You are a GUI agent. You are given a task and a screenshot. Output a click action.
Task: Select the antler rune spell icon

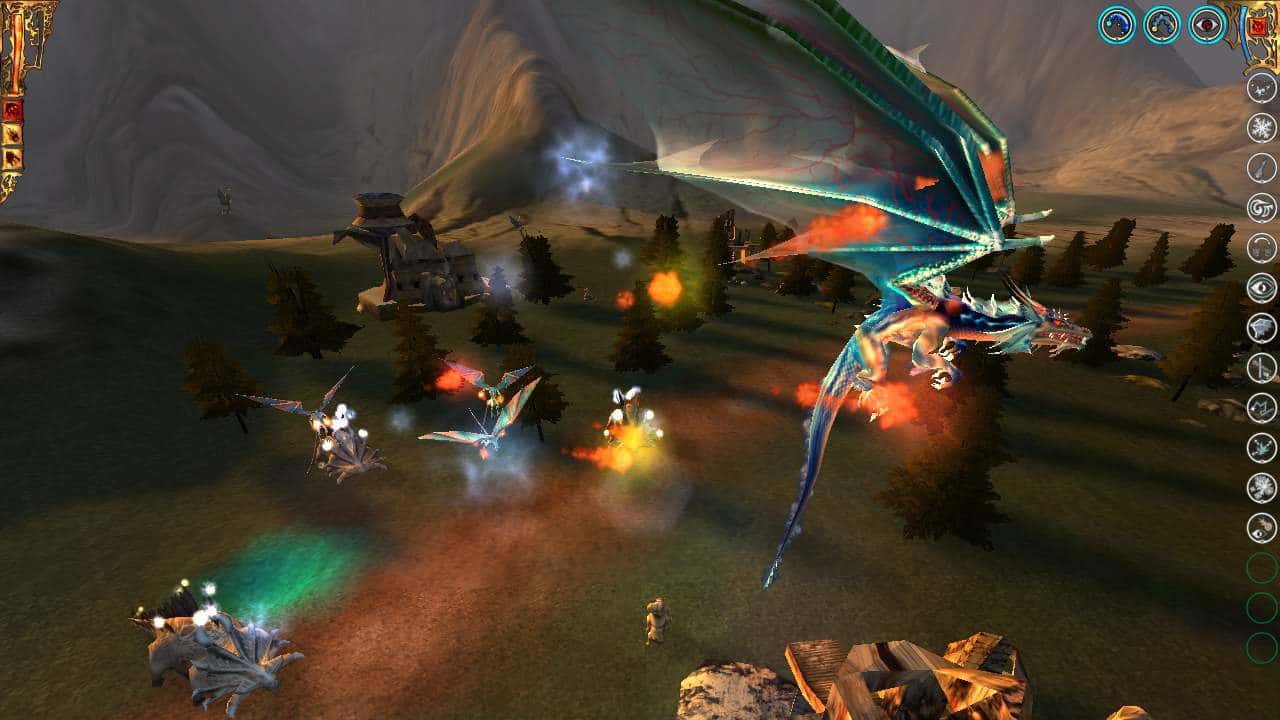point(1262,407)
